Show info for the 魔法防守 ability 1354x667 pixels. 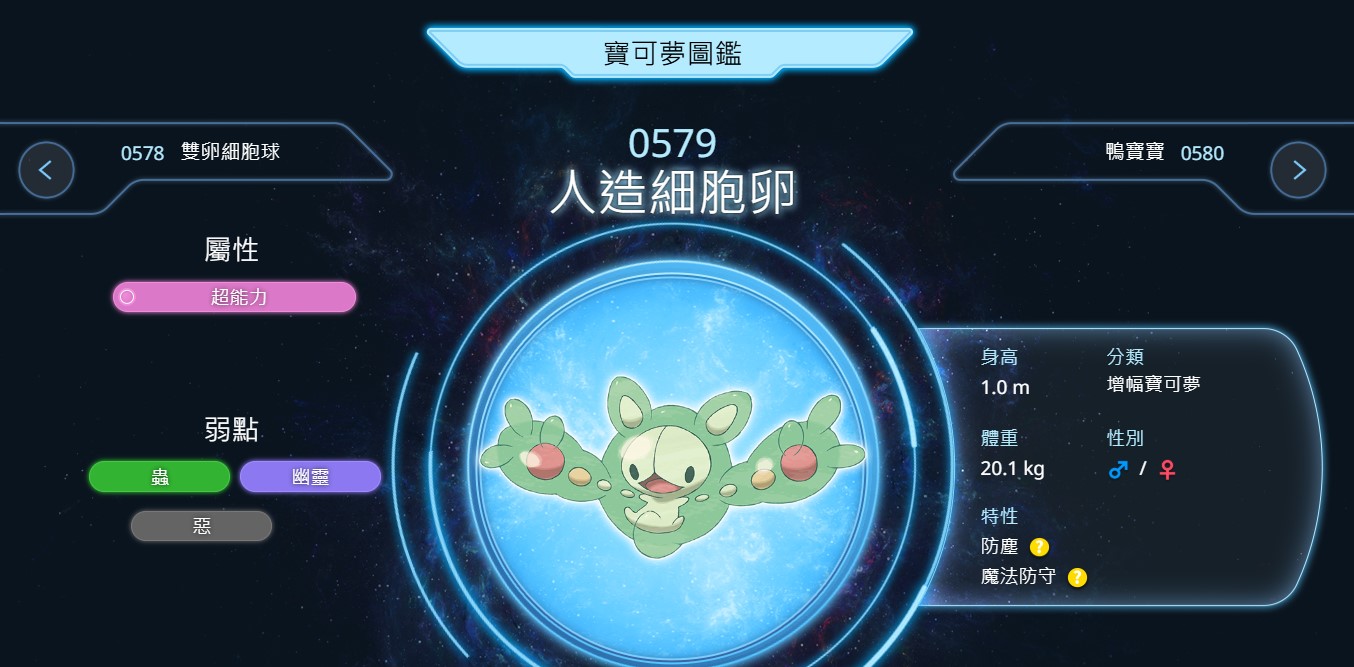[1077, 577]
